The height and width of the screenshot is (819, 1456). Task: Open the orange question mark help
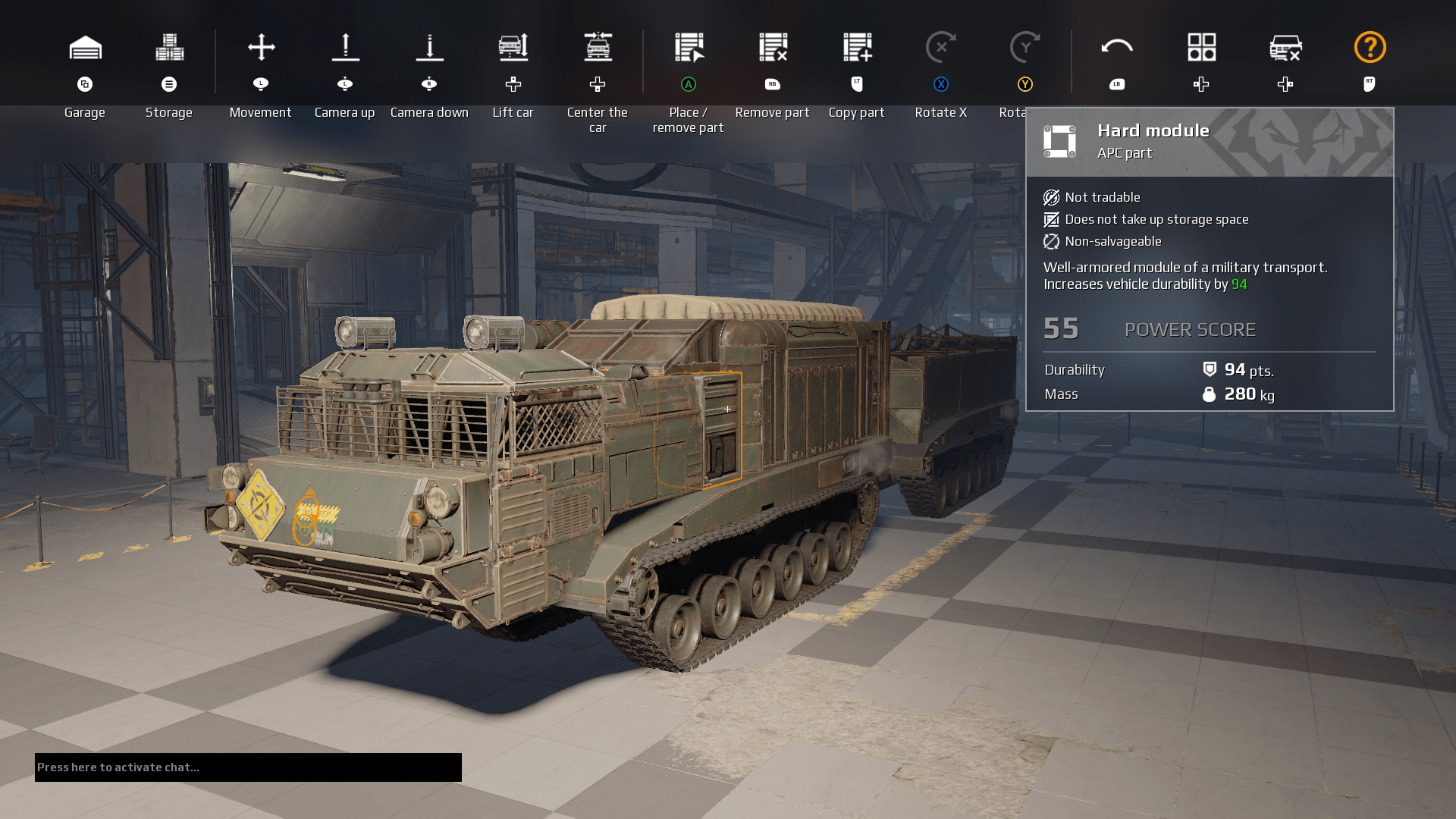coord(1370,48)
